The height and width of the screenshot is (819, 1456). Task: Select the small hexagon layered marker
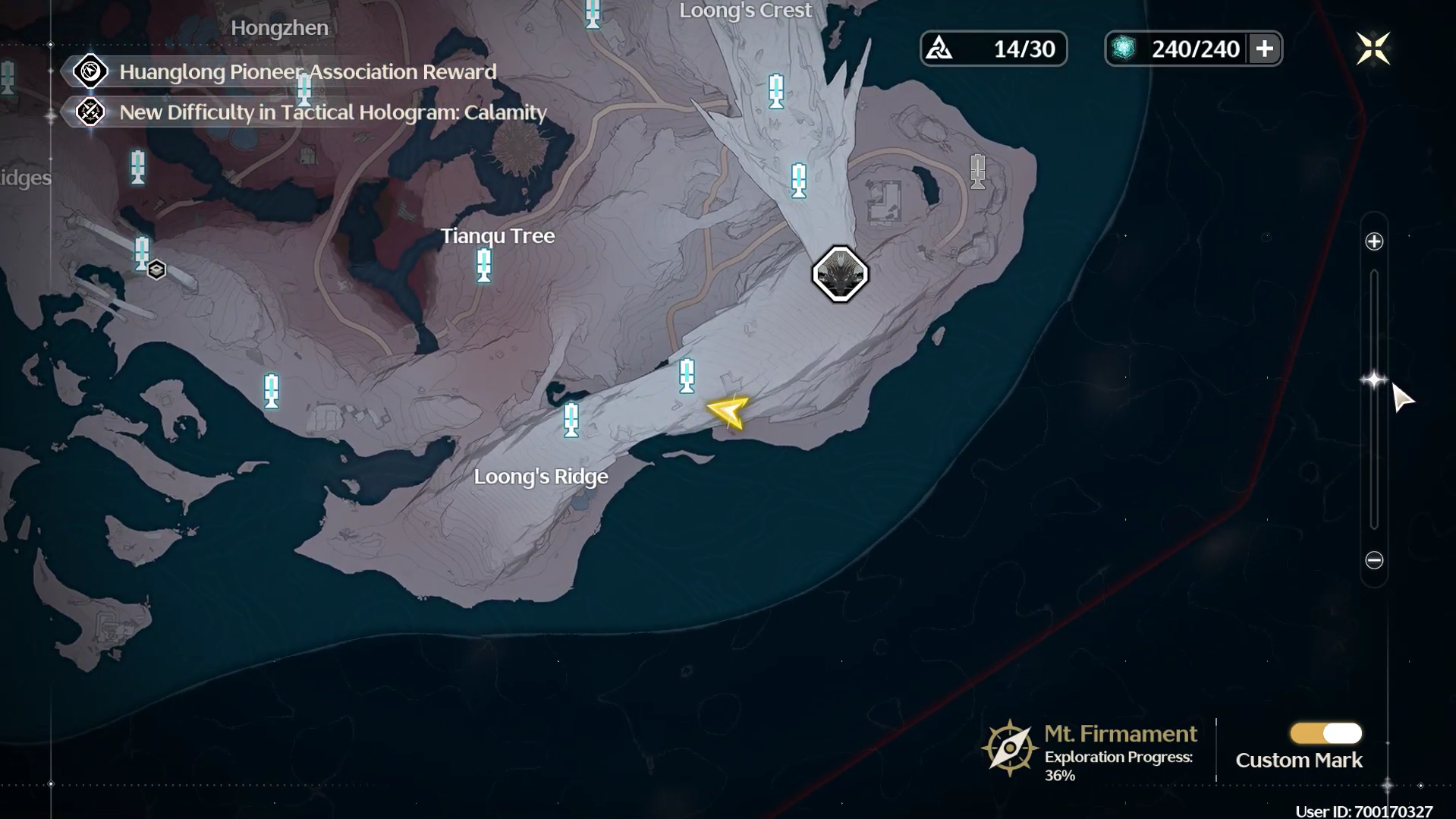156,270
